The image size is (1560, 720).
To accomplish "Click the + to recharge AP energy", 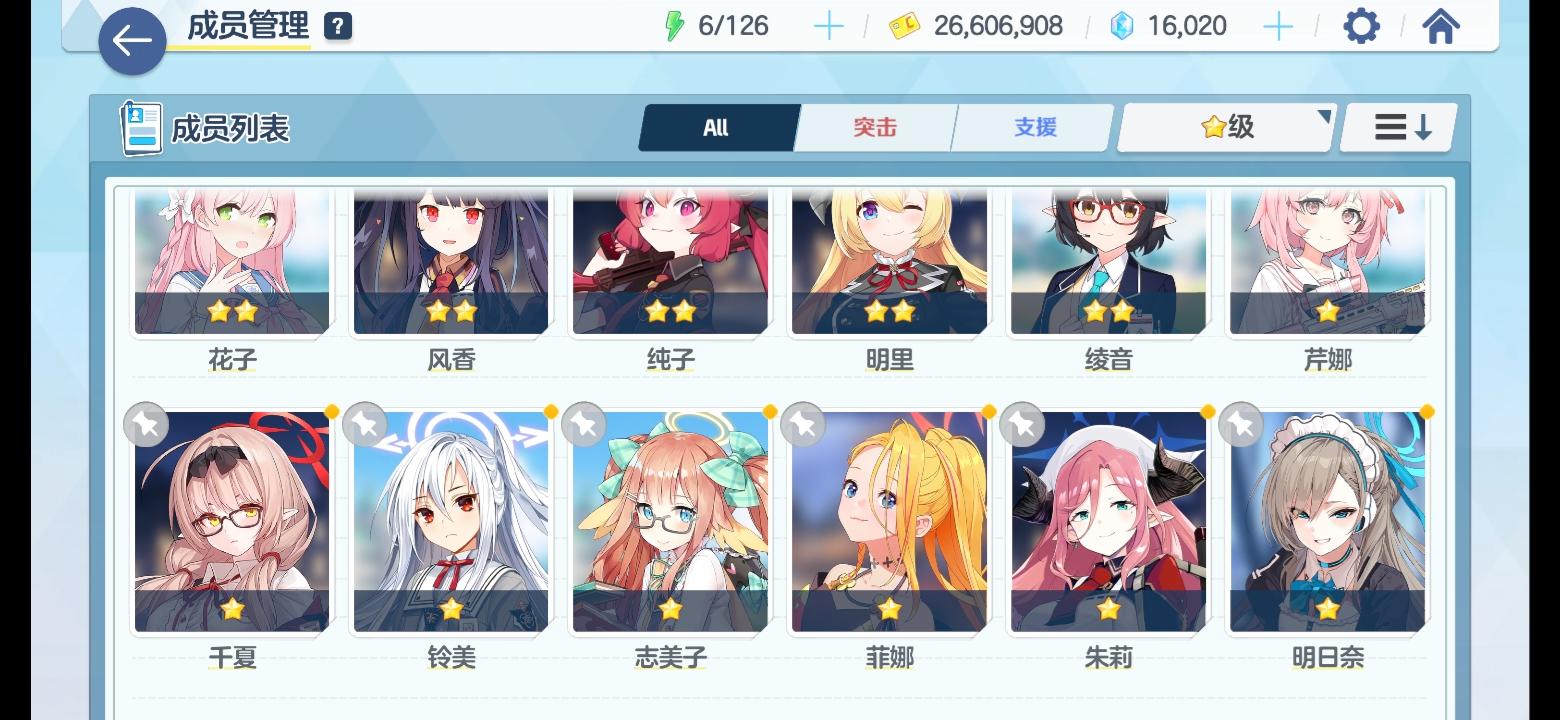I will (828, 26).
